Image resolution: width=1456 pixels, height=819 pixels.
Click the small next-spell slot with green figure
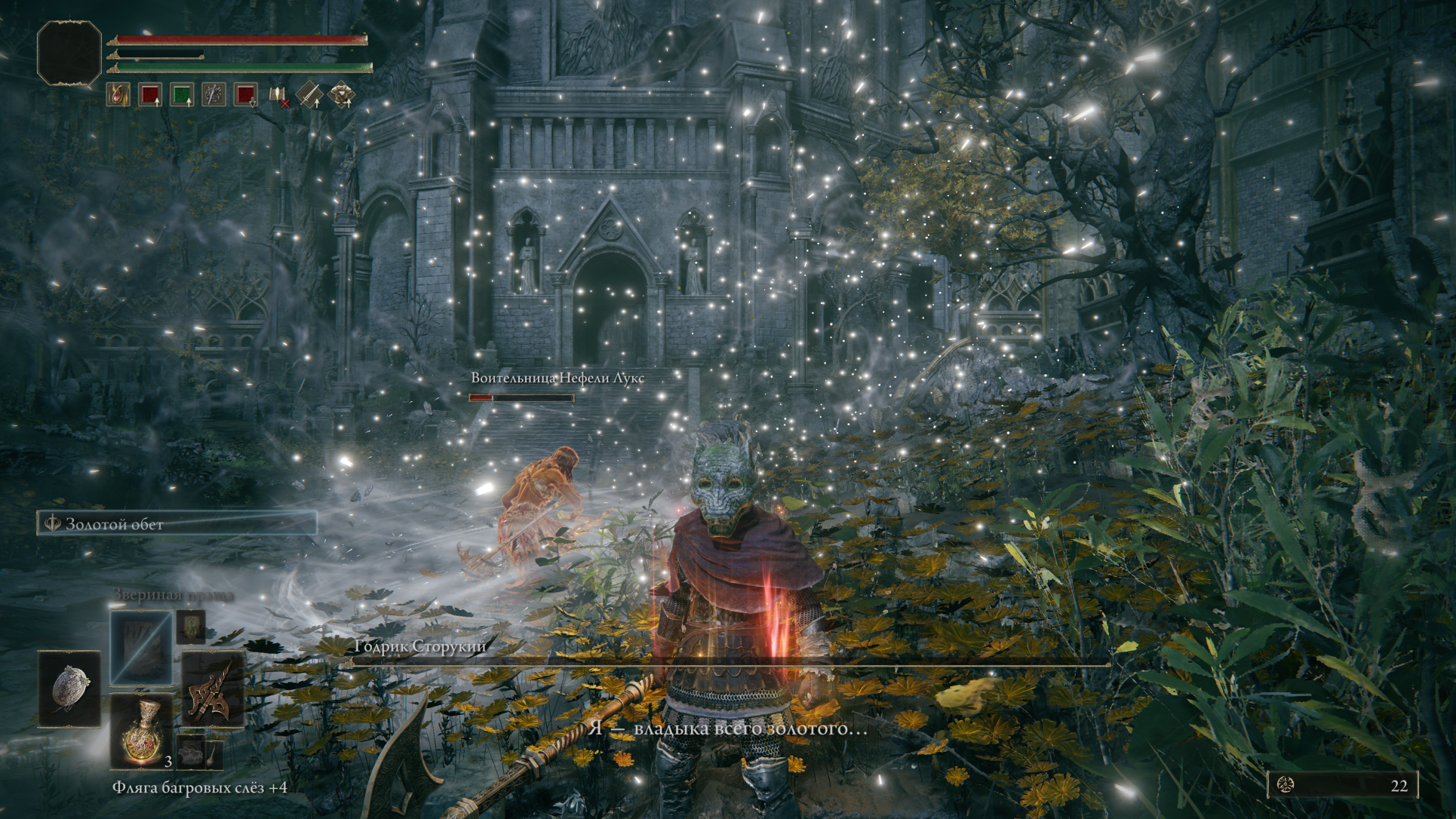(x=191, y=626)
